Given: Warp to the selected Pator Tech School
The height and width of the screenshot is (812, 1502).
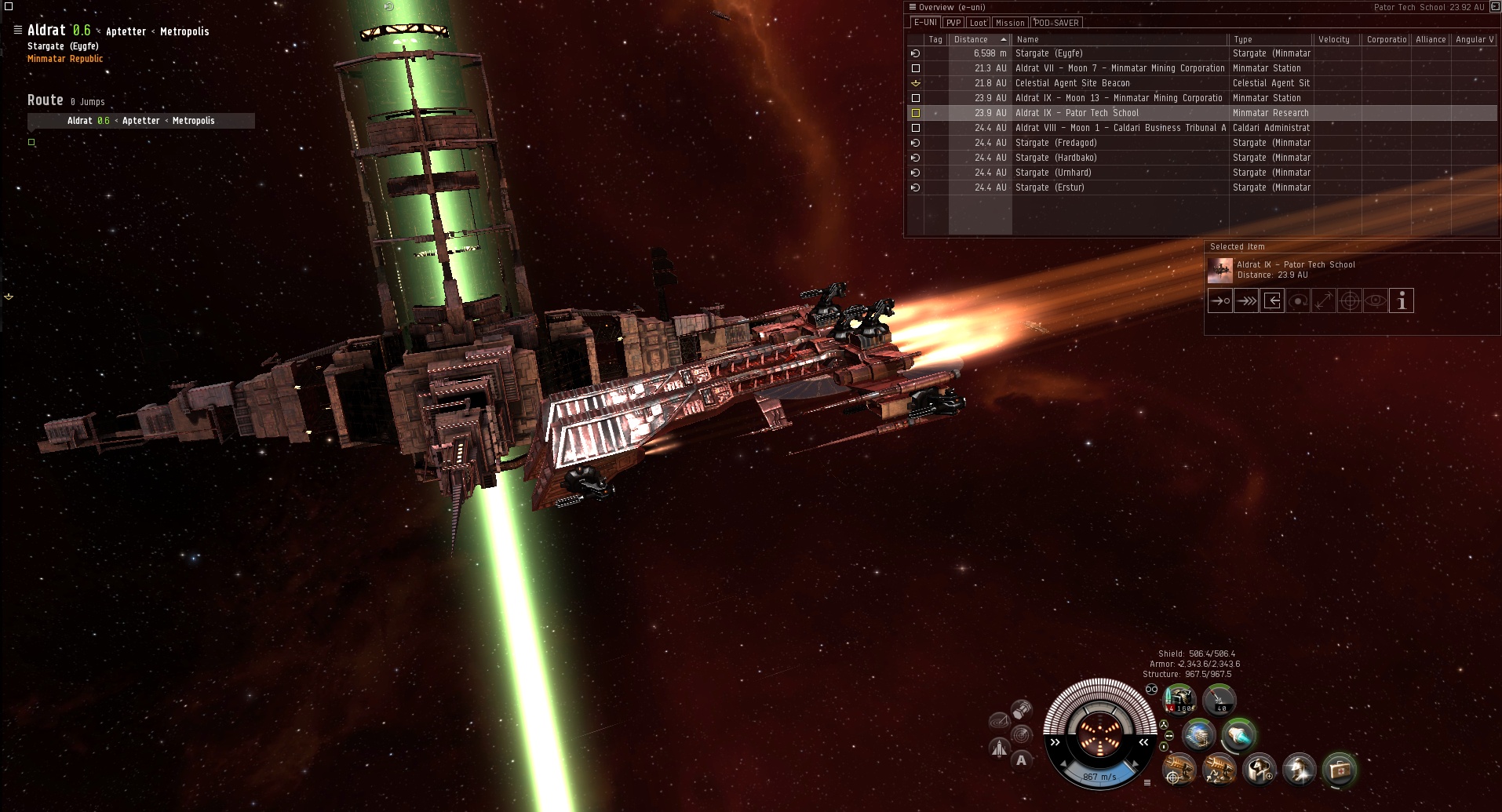Looking at the screenshot, I should pyautogui.click(x=1246, y=300).
